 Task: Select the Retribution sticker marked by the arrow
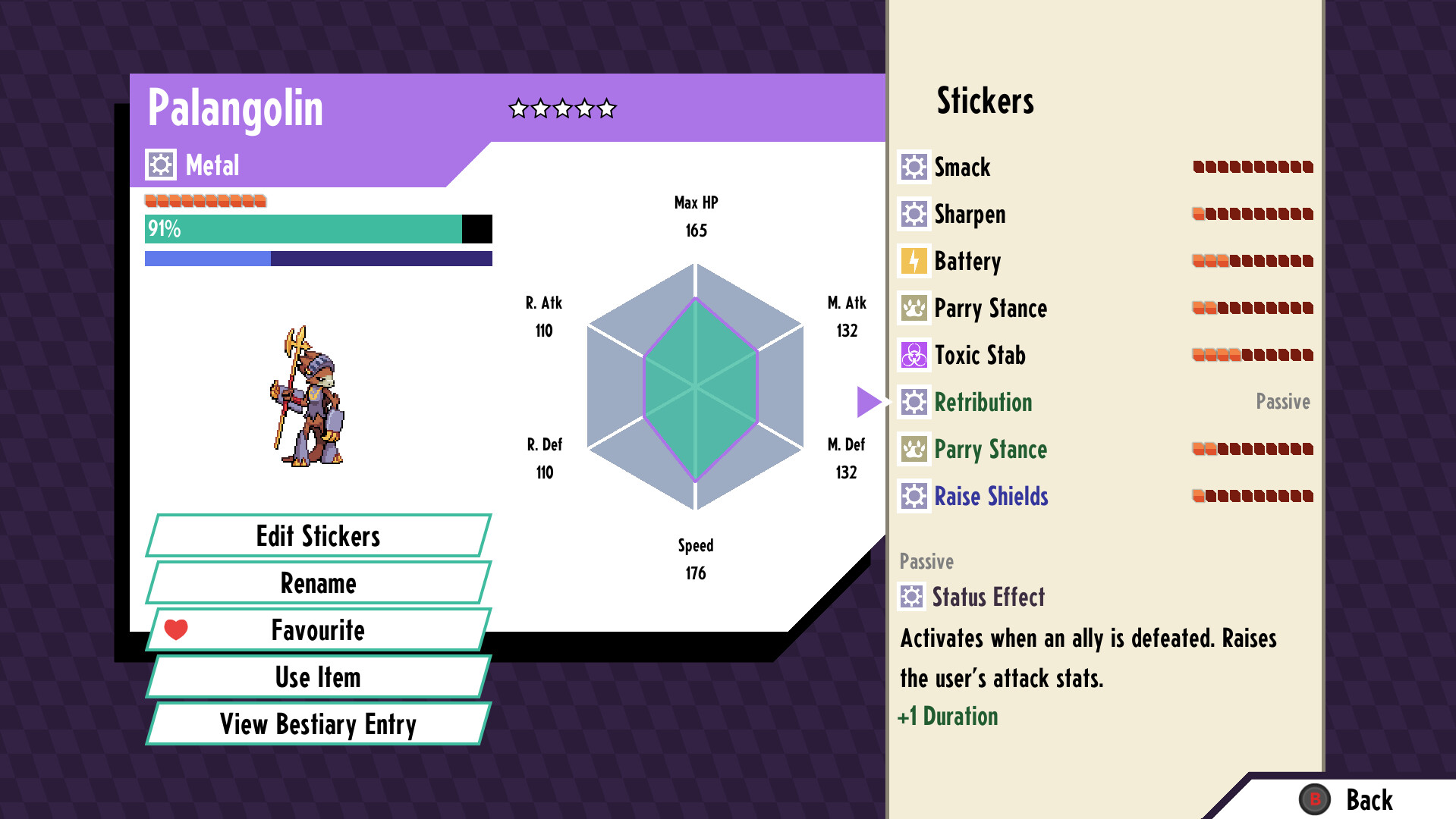983,402
